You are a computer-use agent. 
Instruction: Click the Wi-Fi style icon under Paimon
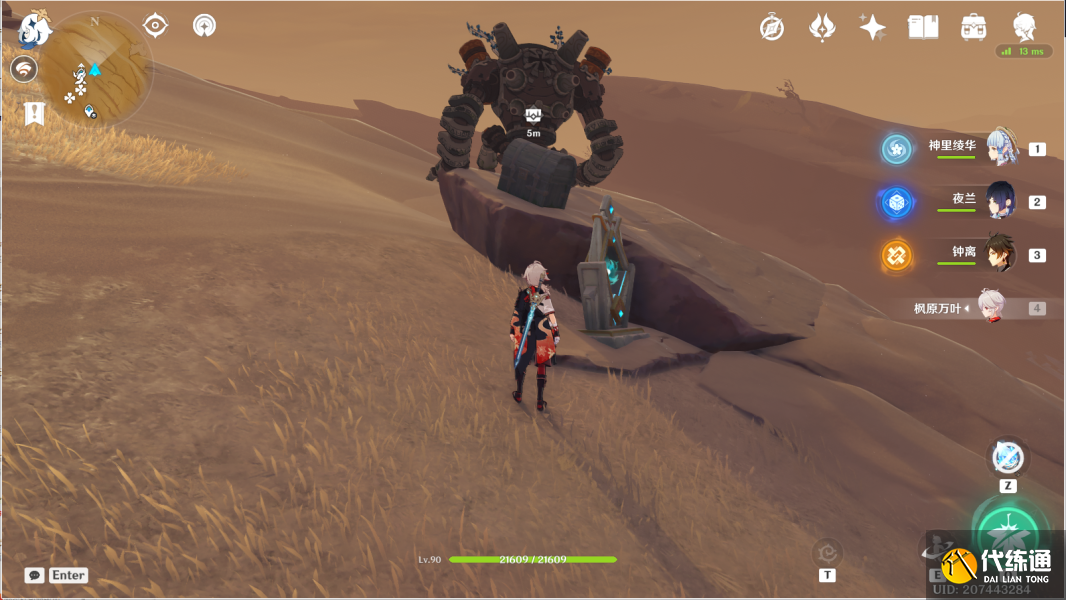pos(24,69)
